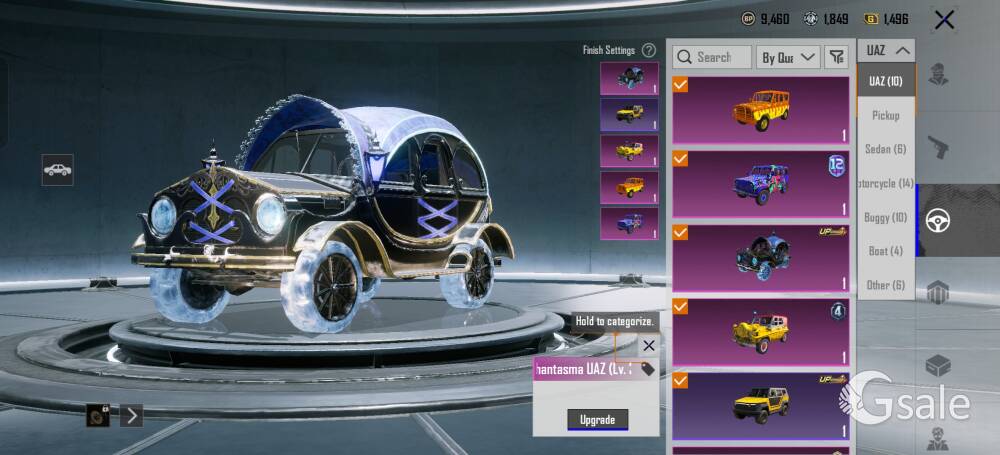Select the Buggy (10) category
1000x455 pixels.
[x=886, y=217]
